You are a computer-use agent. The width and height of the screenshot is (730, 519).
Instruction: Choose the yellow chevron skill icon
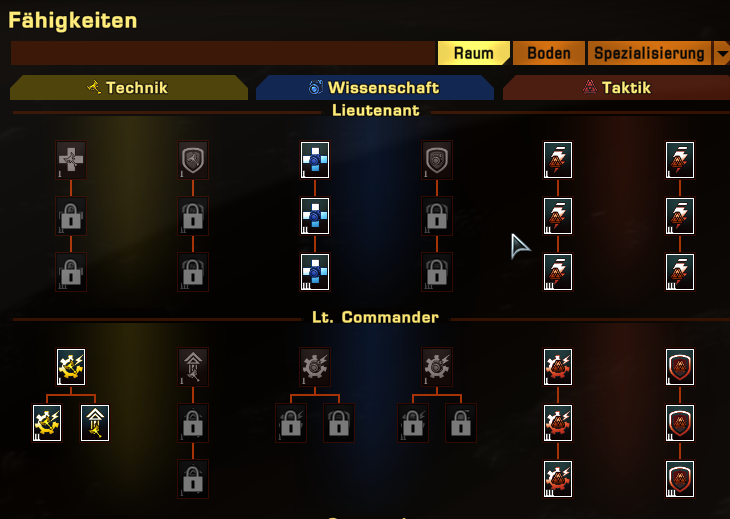(95, 423)
